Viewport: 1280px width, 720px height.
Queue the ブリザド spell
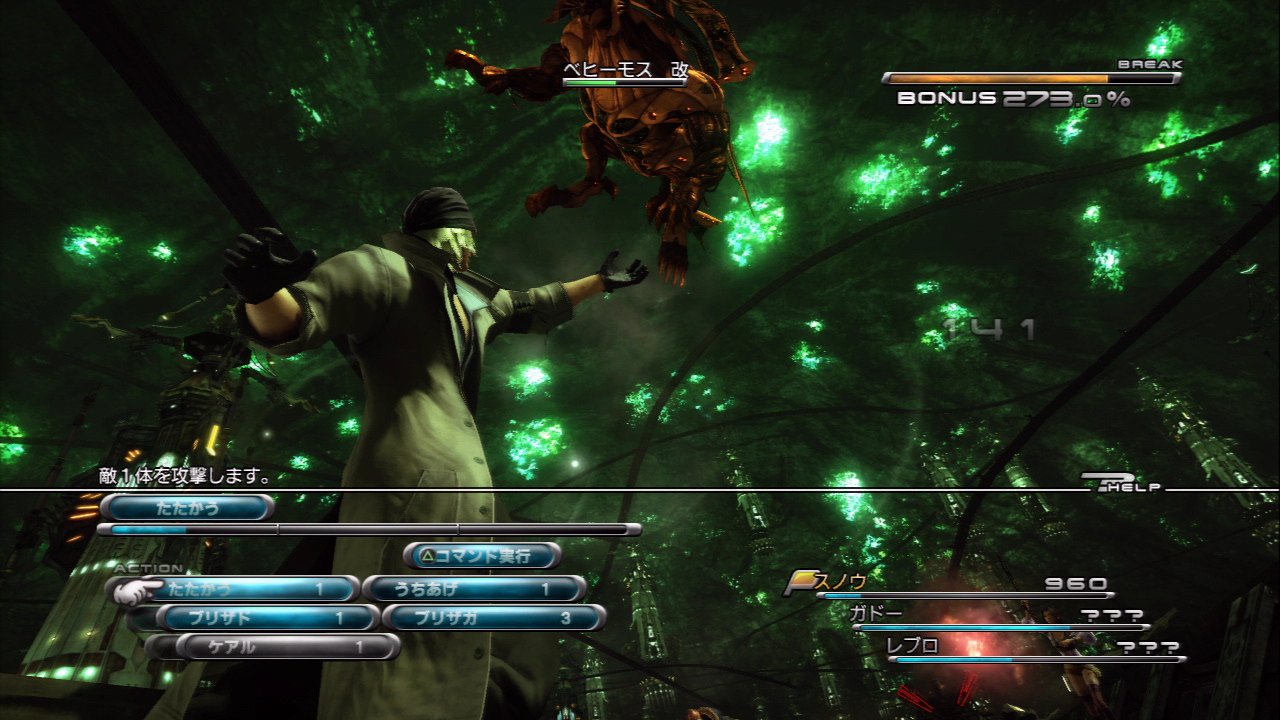267,618
